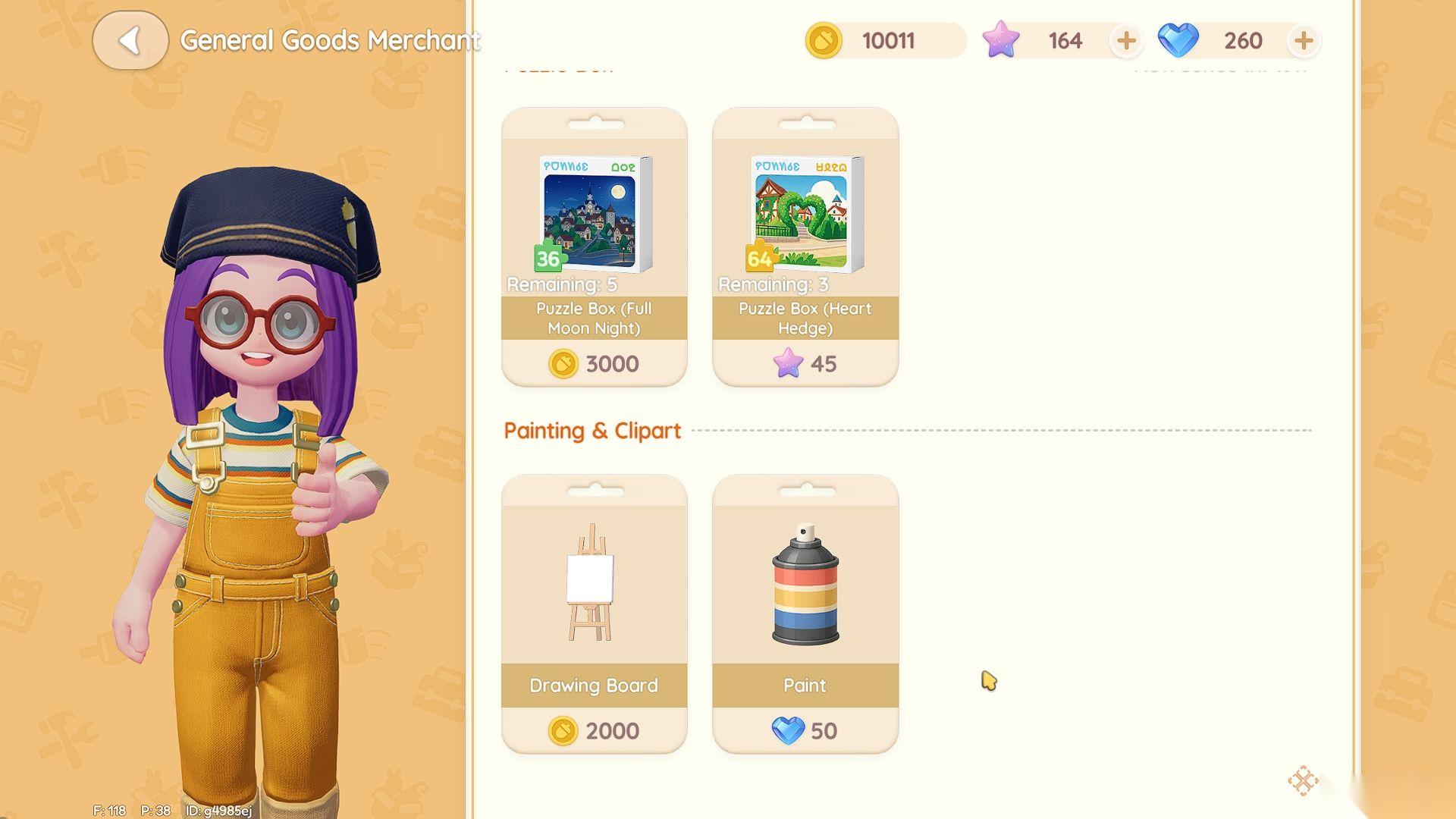Viewport: 1456px width, 819px height.
Task: Buy Puzzle Box (Full Moon Night) for 3000 coins
Action: (594, 364)
